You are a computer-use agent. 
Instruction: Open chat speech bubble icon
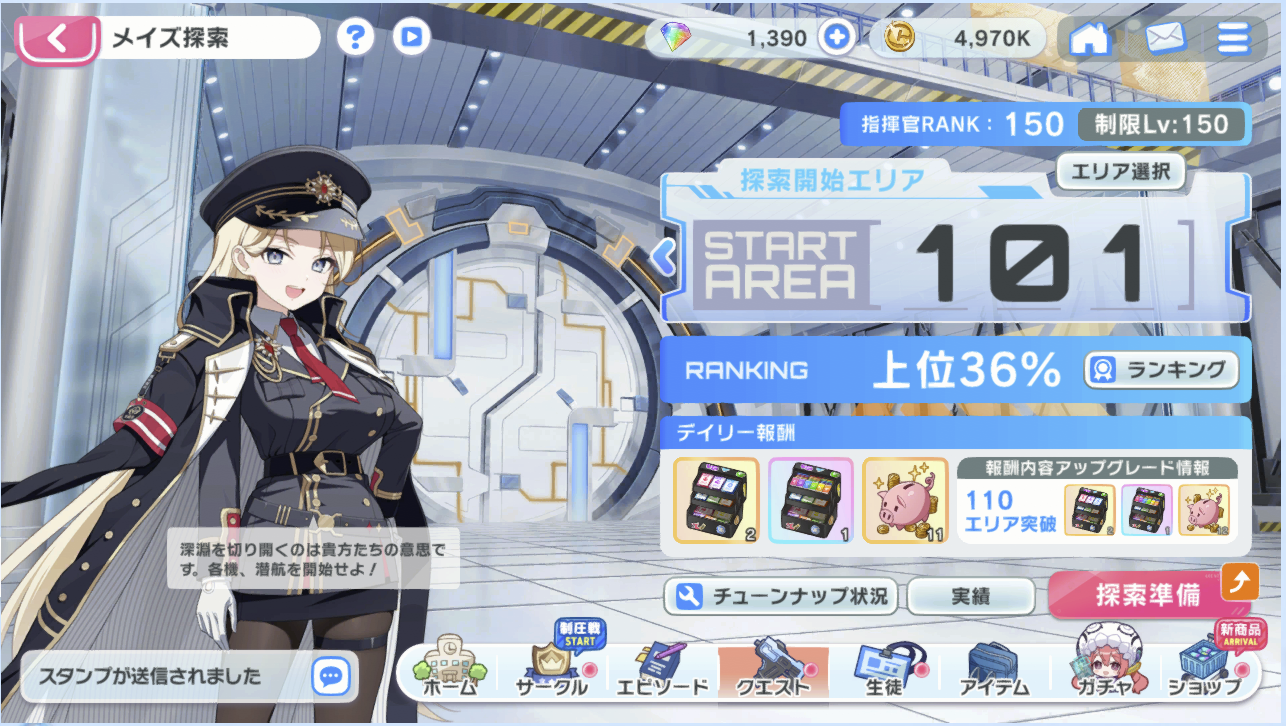(330, 676)
